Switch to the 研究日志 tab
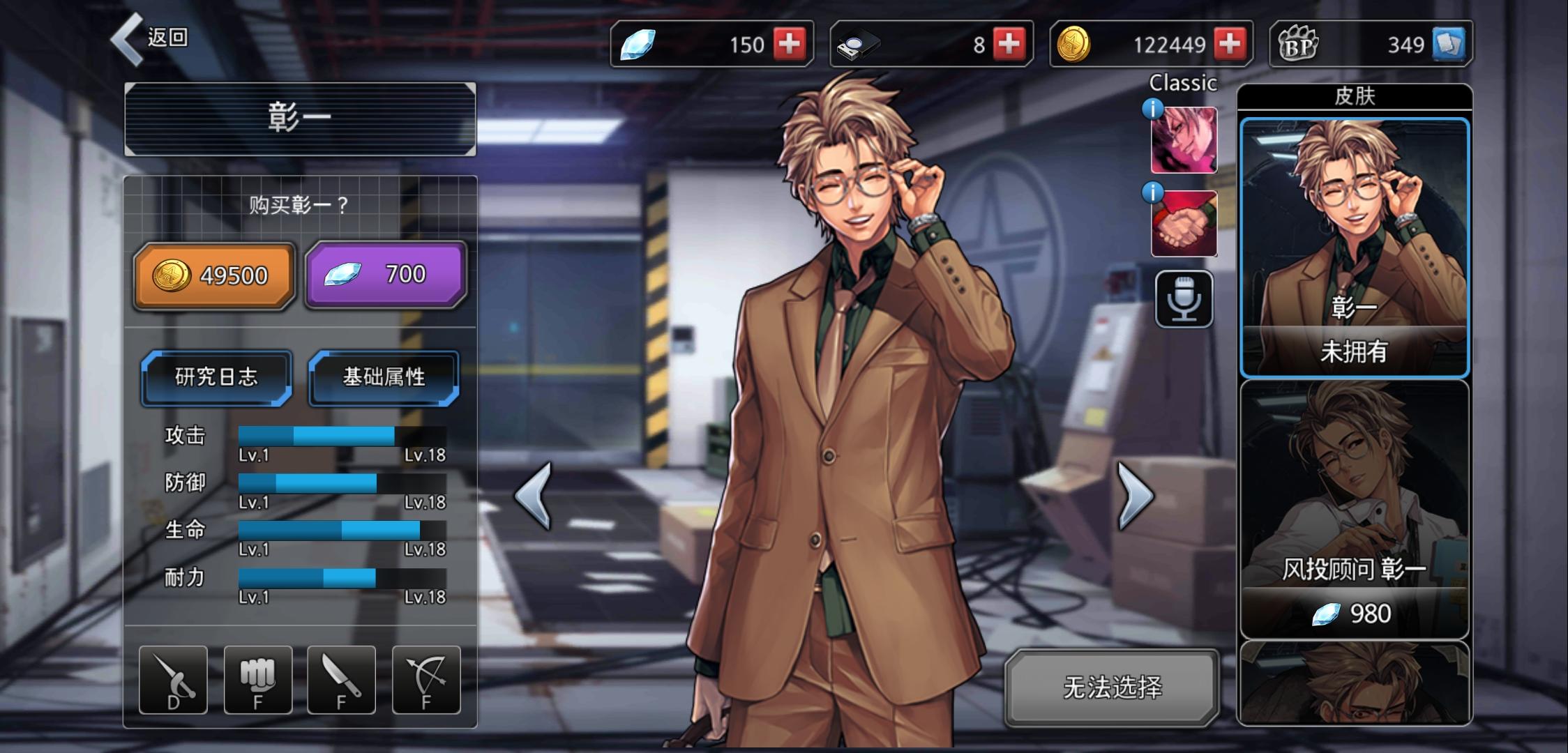Image resolution: width=1568 pixels, height=753 pixels. point(215,378)
